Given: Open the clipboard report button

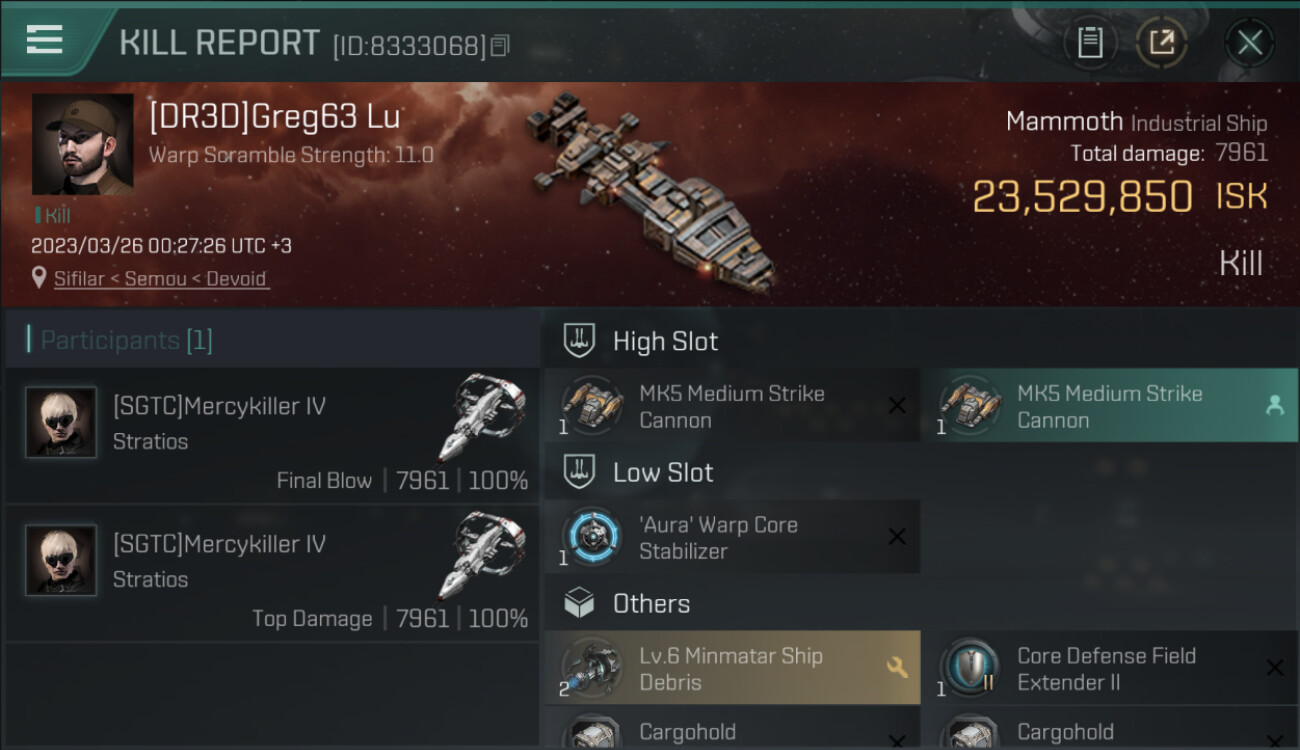Looking at the screenshot, I should click(x=1089, y=42).
